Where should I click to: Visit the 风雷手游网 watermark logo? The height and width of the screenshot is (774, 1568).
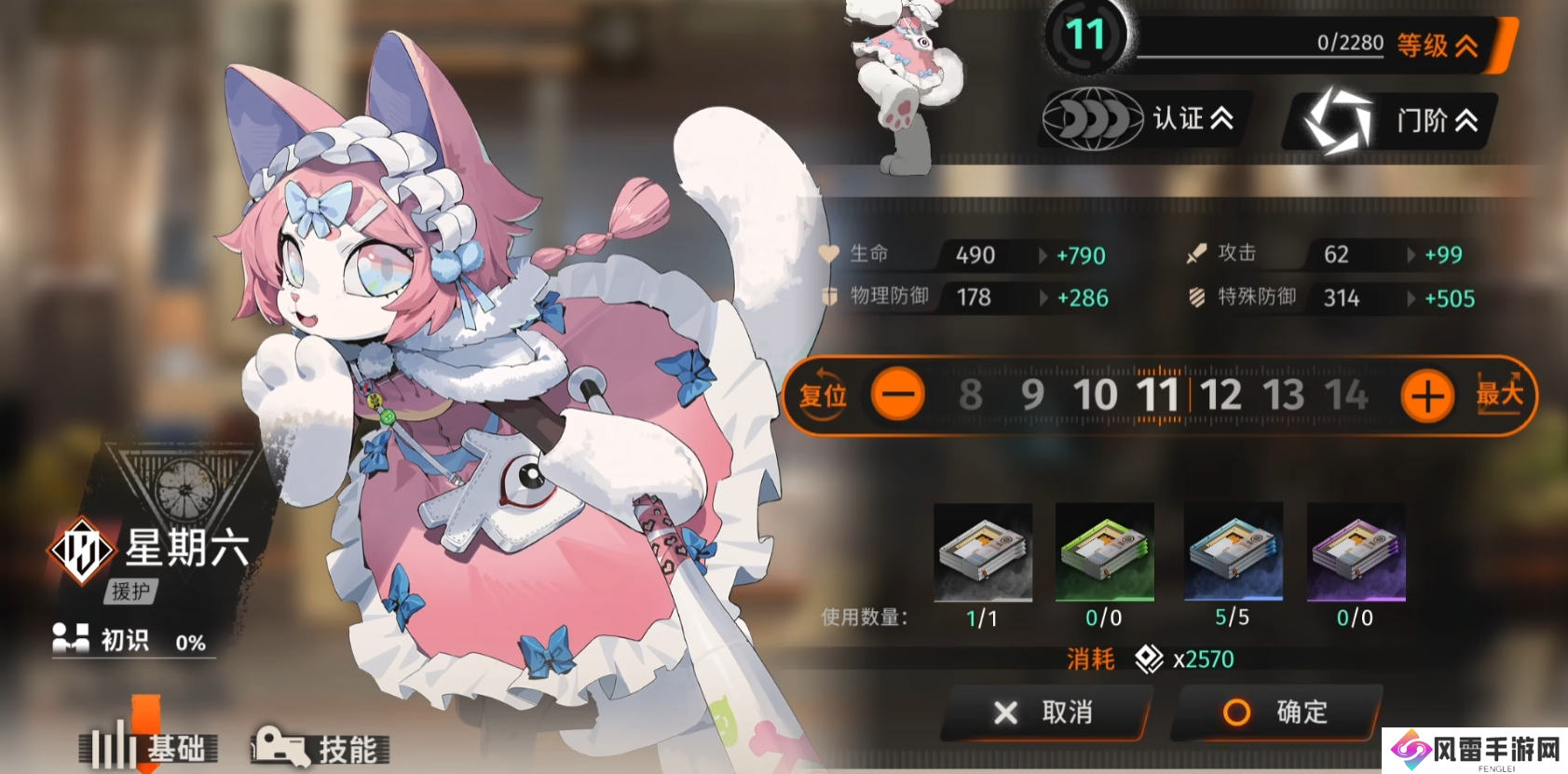[1476, 750]
